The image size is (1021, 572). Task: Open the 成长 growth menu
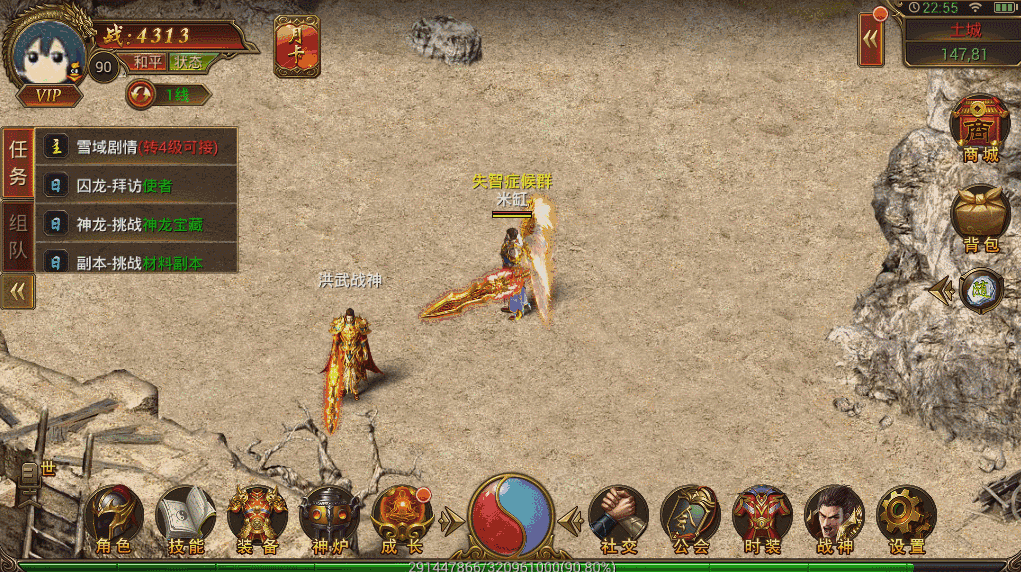point(402,517)
